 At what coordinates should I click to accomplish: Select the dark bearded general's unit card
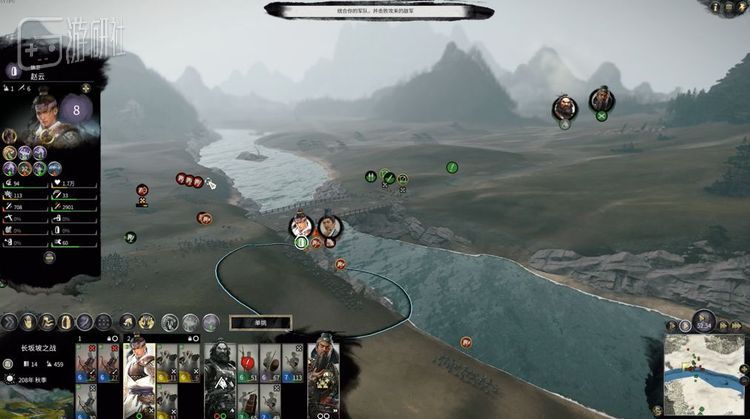coord(219,375)
